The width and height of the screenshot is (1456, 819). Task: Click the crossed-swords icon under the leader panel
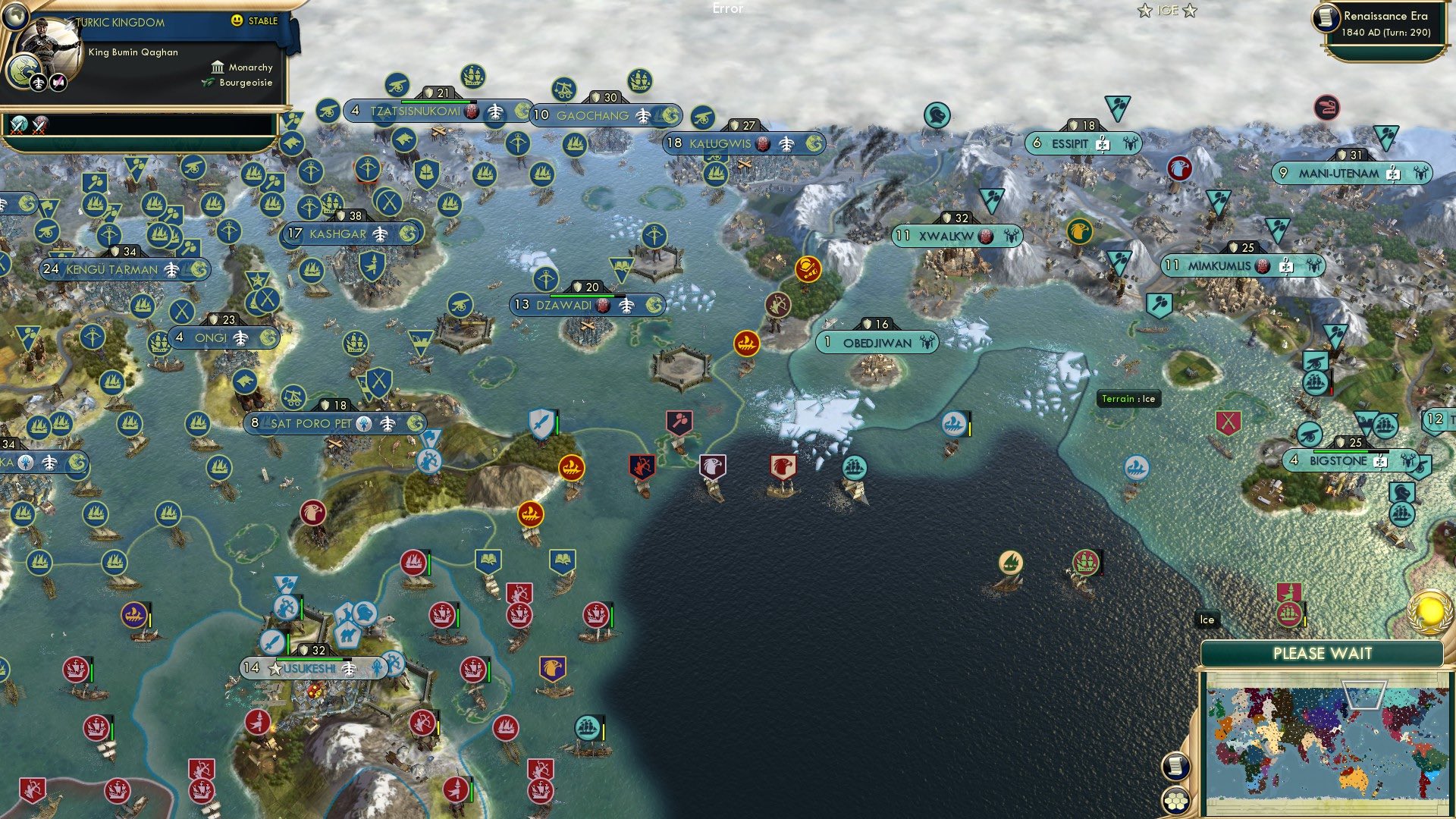pyautogui.click(x=19, y=126)
